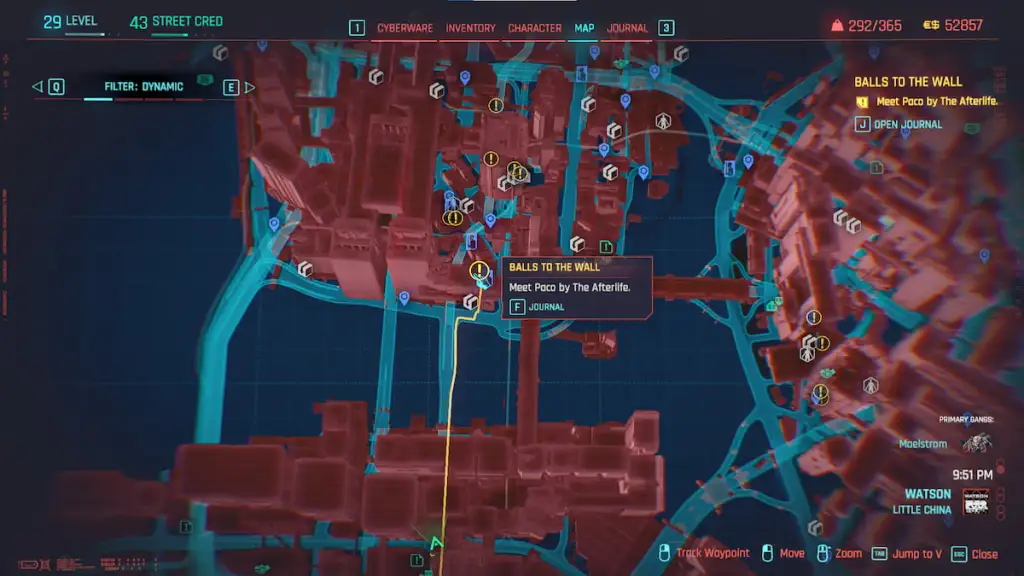Switch to the Cyberware tab
This screenshot has height=576, width=1024.
coord(404,28)
